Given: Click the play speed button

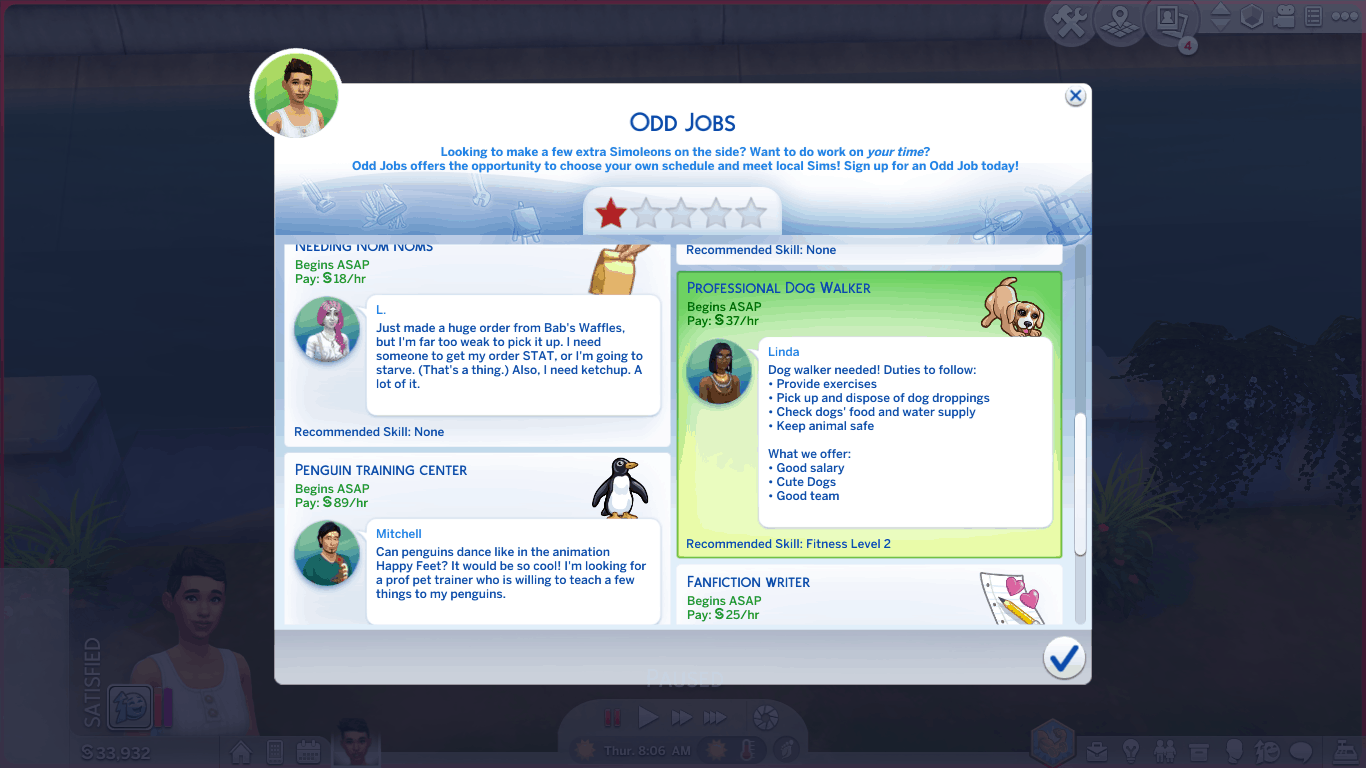Looking at the screenshot, I should (648, 718).
